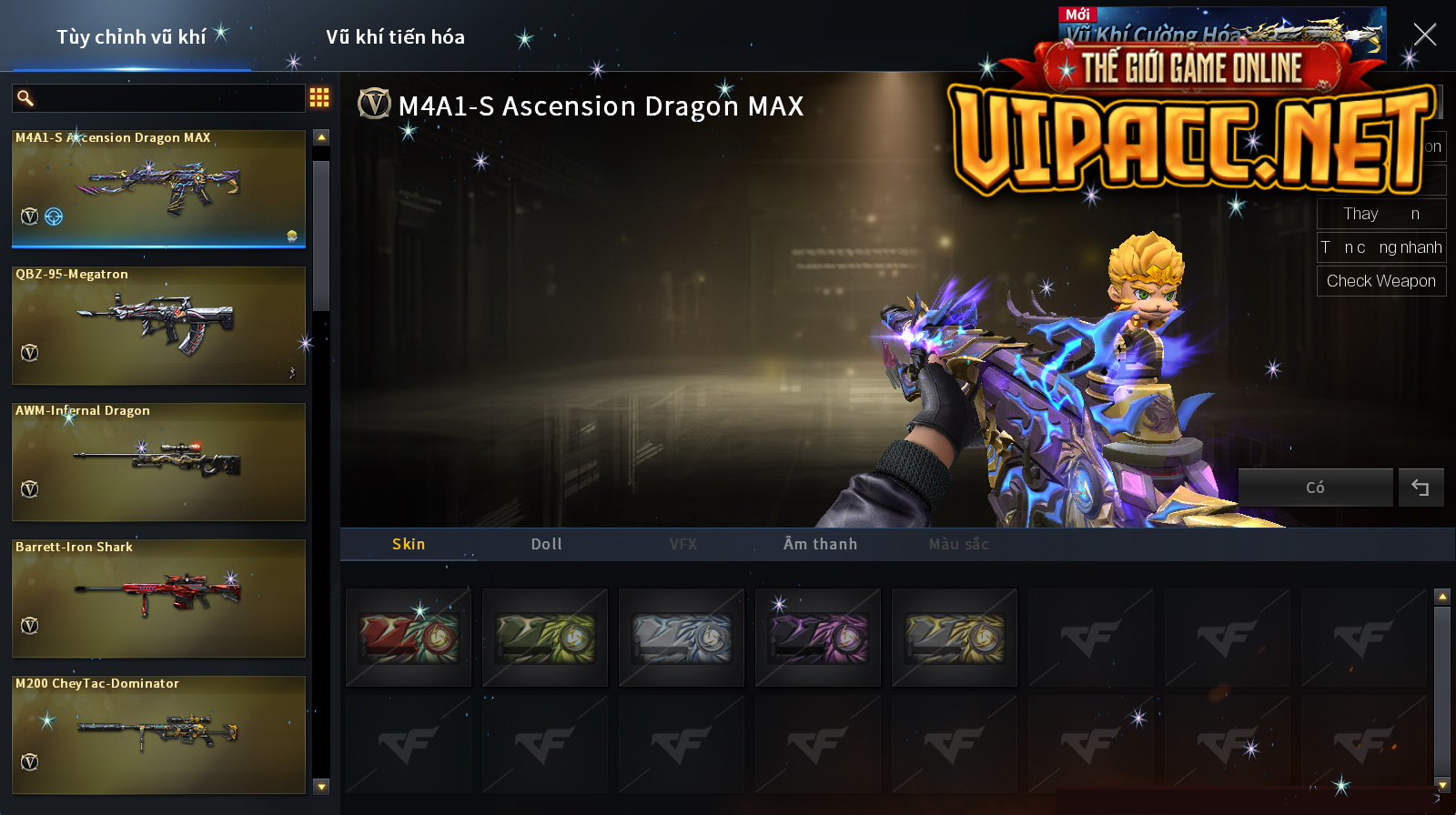Open the Skin tab
This screenshot has width=1456, height=815.
tap(409, 544)
